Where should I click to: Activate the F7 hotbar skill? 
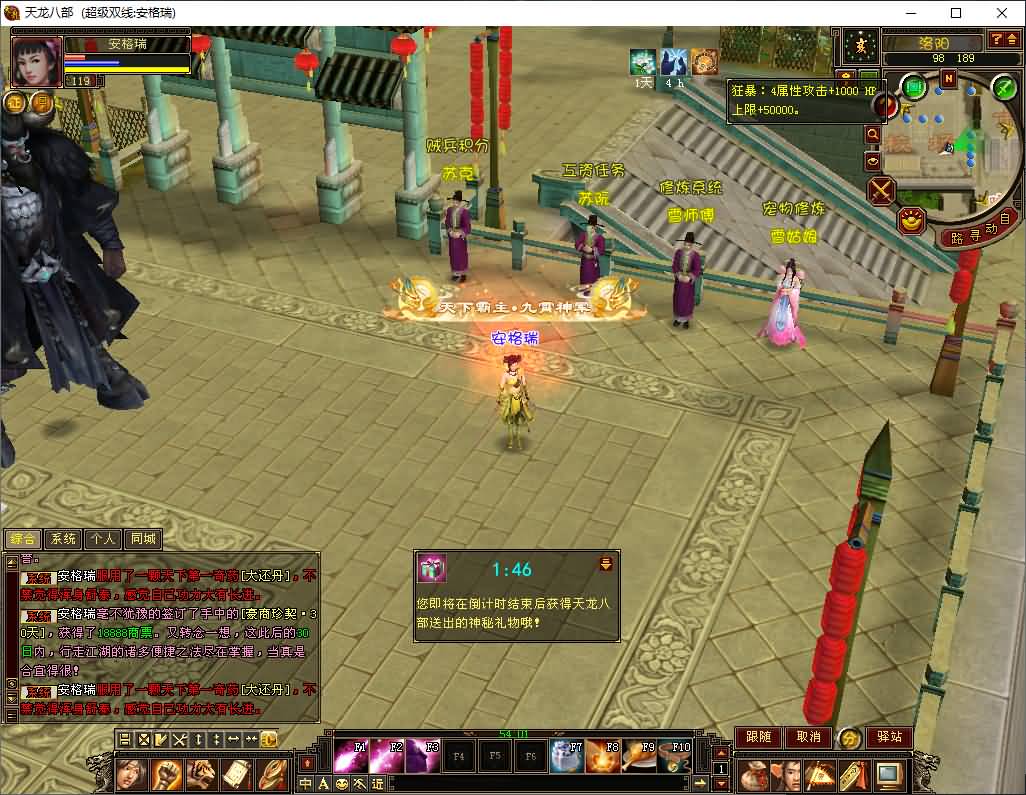coord(567,756)
